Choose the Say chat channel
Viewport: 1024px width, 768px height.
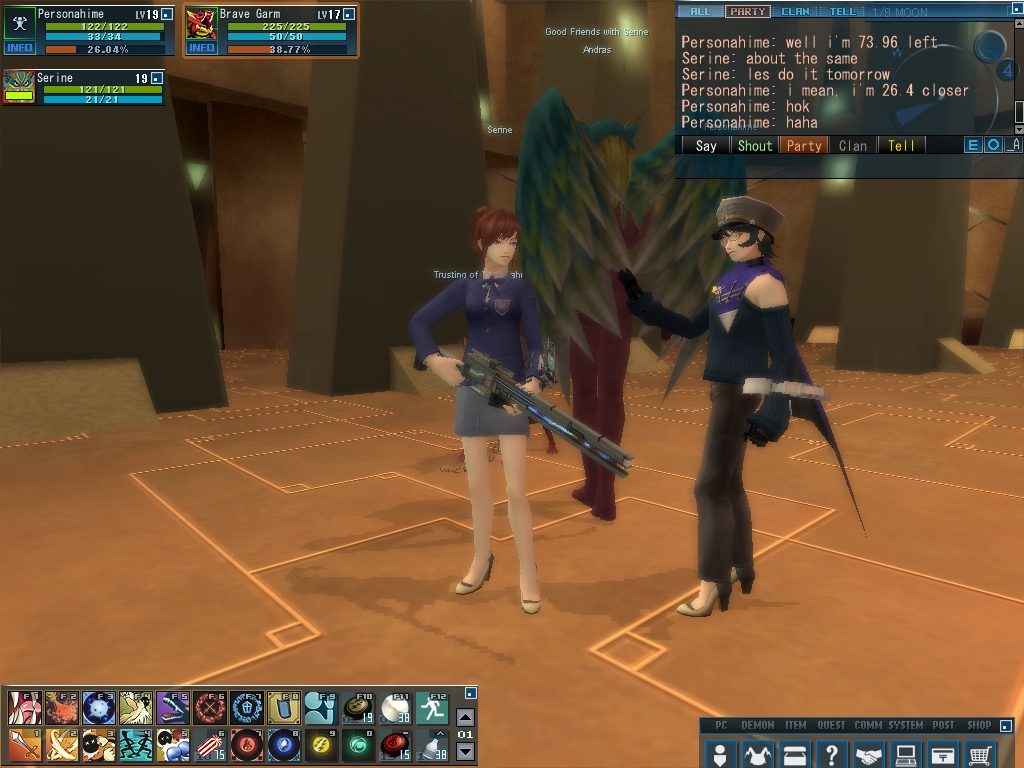click(x=706, y=145)
